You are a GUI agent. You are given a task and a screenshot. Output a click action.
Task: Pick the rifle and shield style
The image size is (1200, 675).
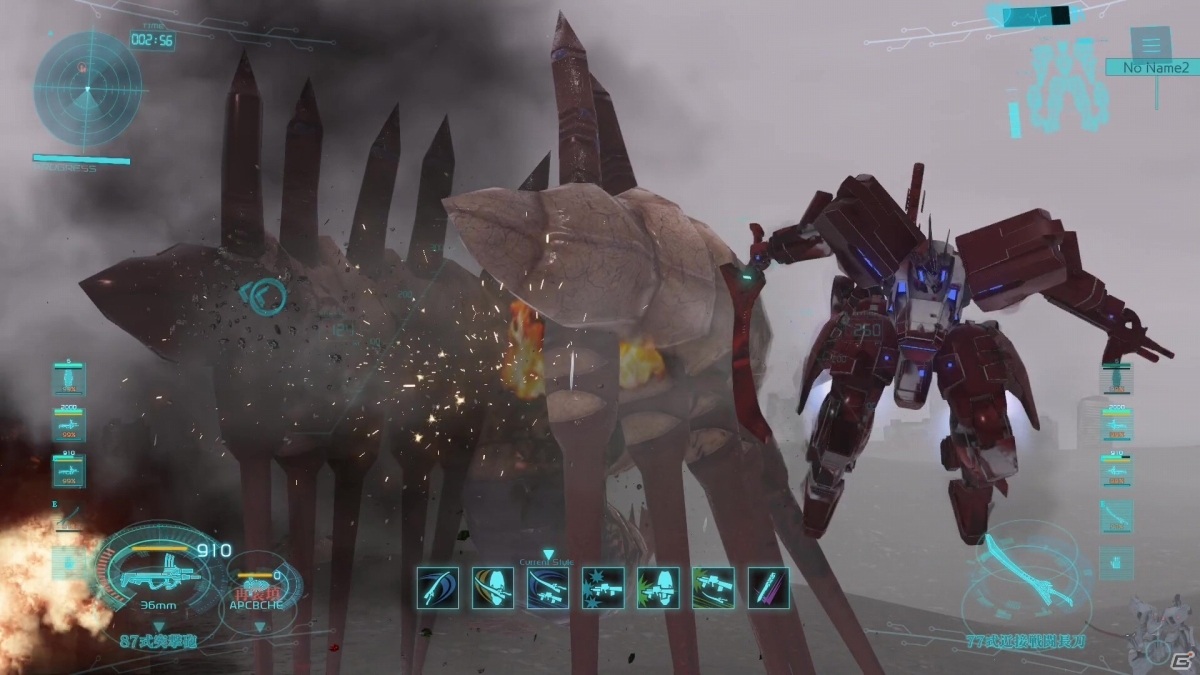[658, 588]
